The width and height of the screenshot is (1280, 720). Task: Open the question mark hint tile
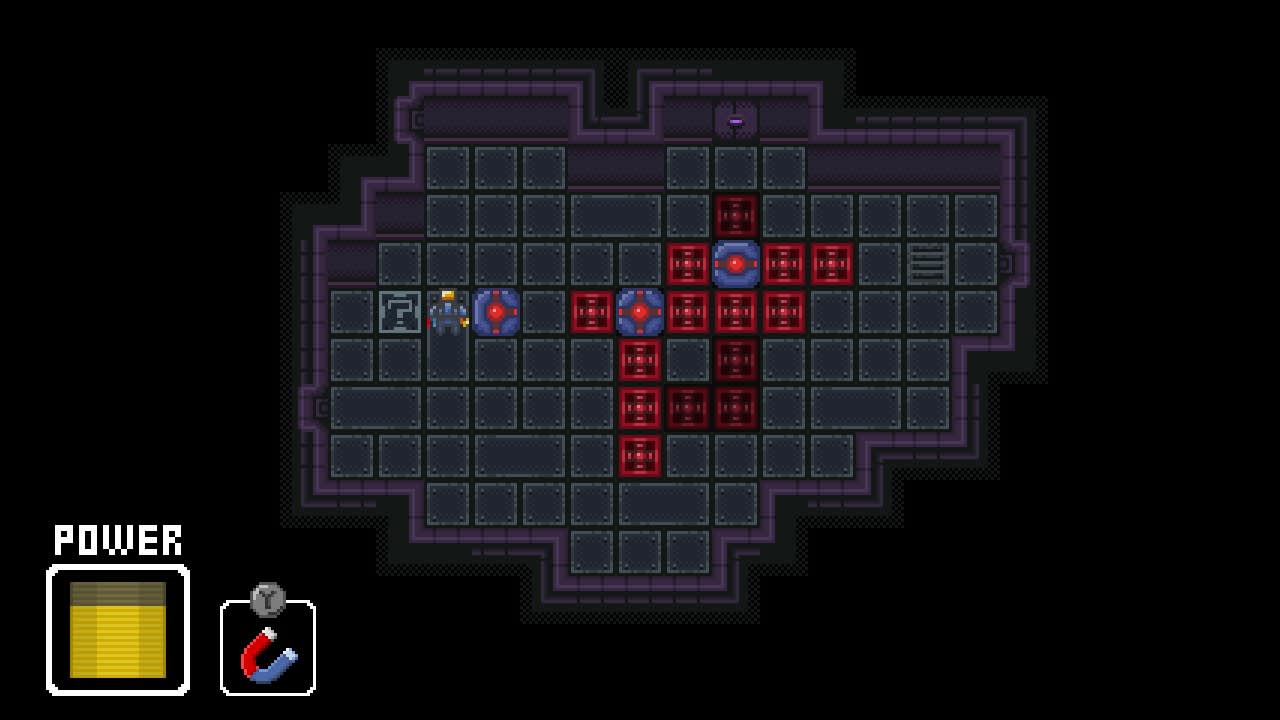pyautogui.click(x=398, y=311)
